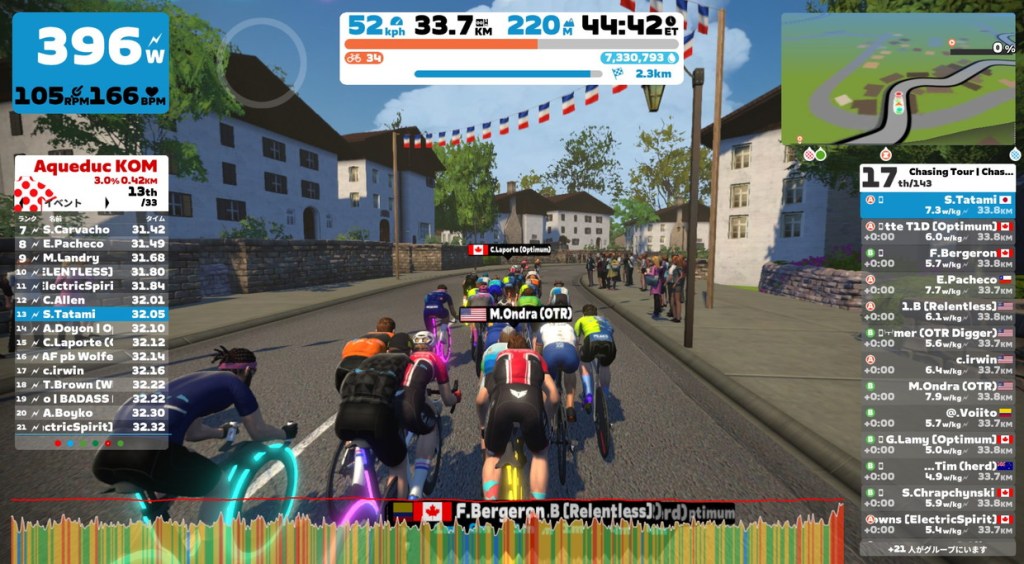Select the @.Voiito rider row
Viewport: 1024px width, 564px height.
point(938,417)
